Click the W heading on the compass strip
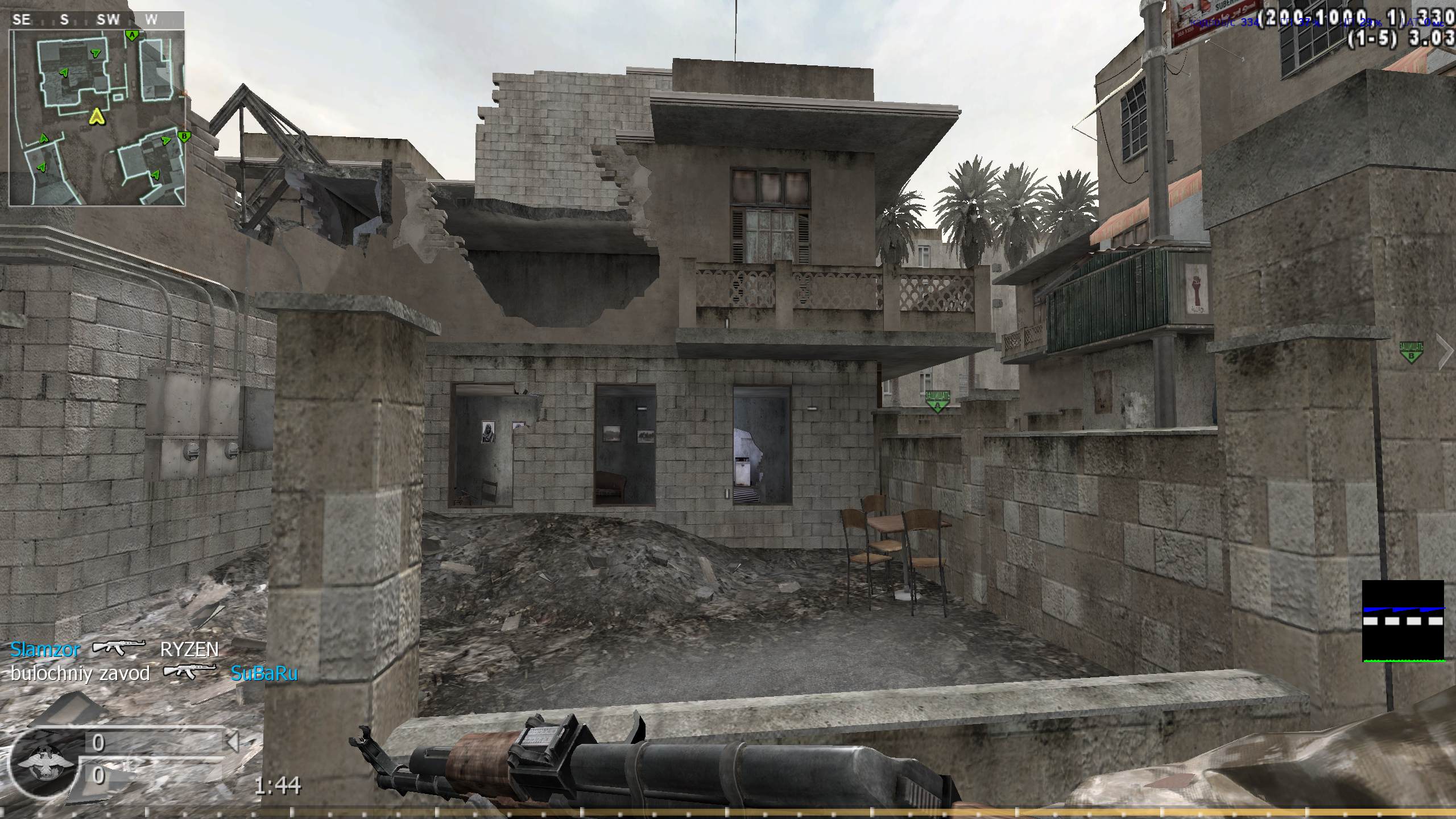1456x819 pixels. (151, 19)
